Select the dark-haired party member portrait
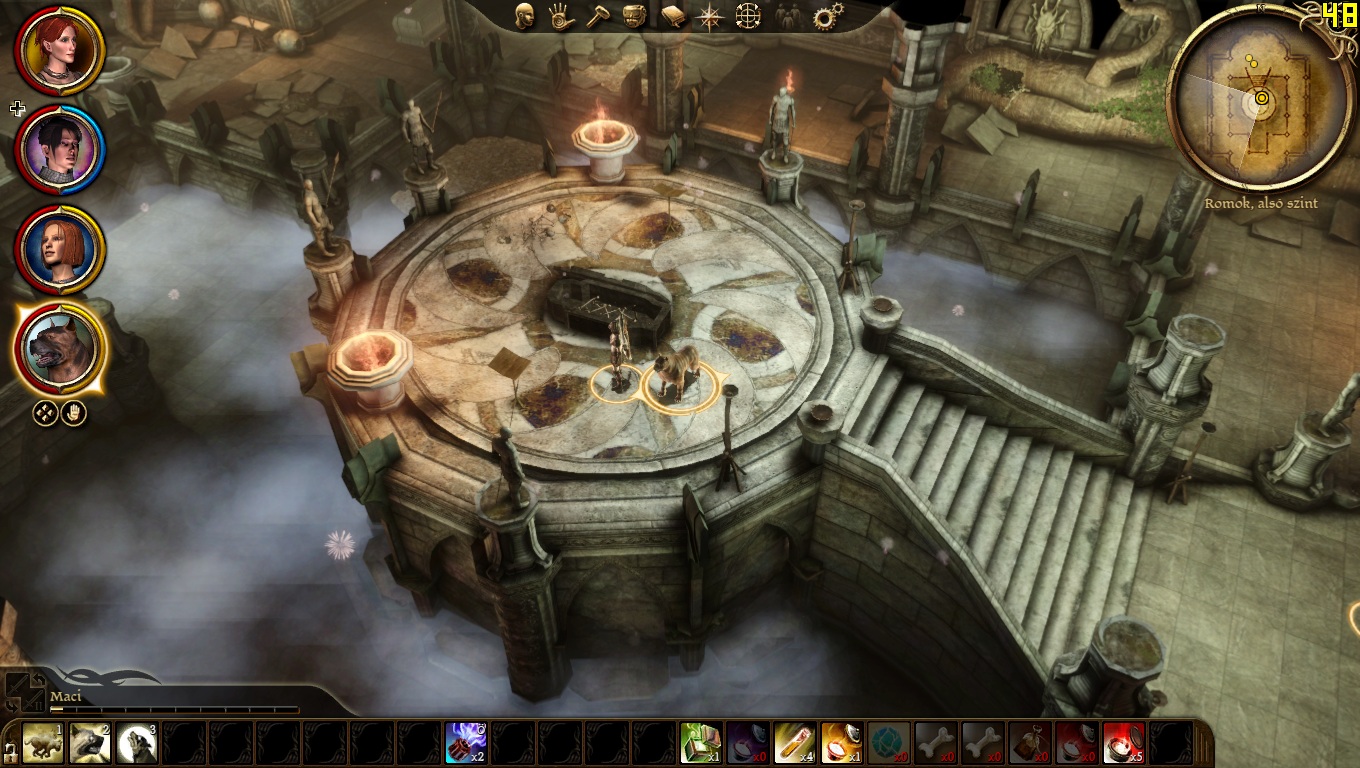This screenshot has height=768, width=1360. (x=59, y=149)
